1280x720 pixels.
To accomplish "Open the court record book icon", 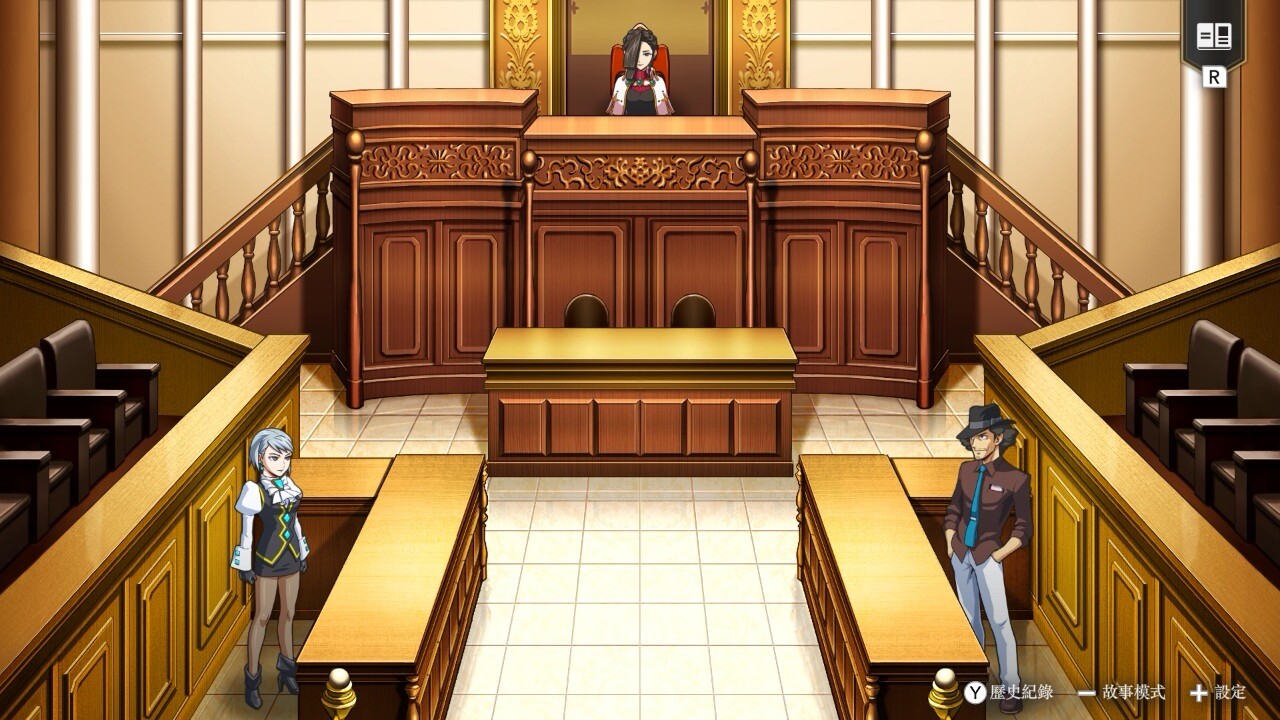I will [1214, 38].
